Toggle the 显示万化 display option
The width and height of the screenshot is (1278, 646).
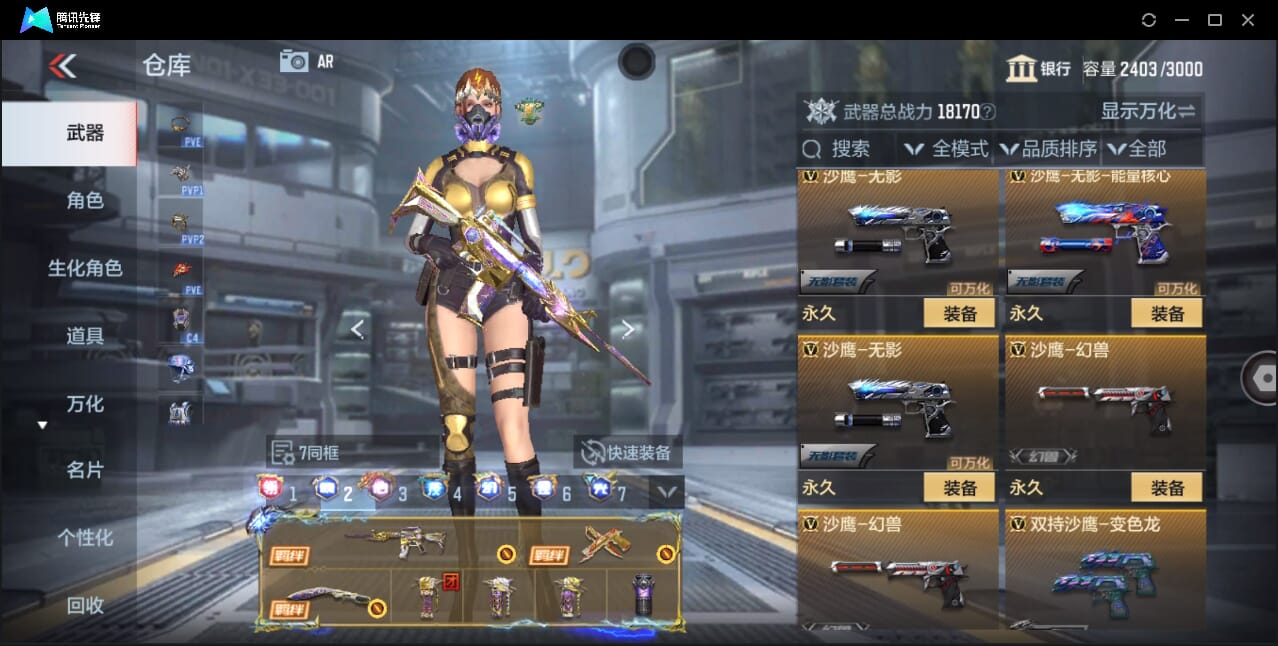pyautogui.click(x=1148, y=111)
